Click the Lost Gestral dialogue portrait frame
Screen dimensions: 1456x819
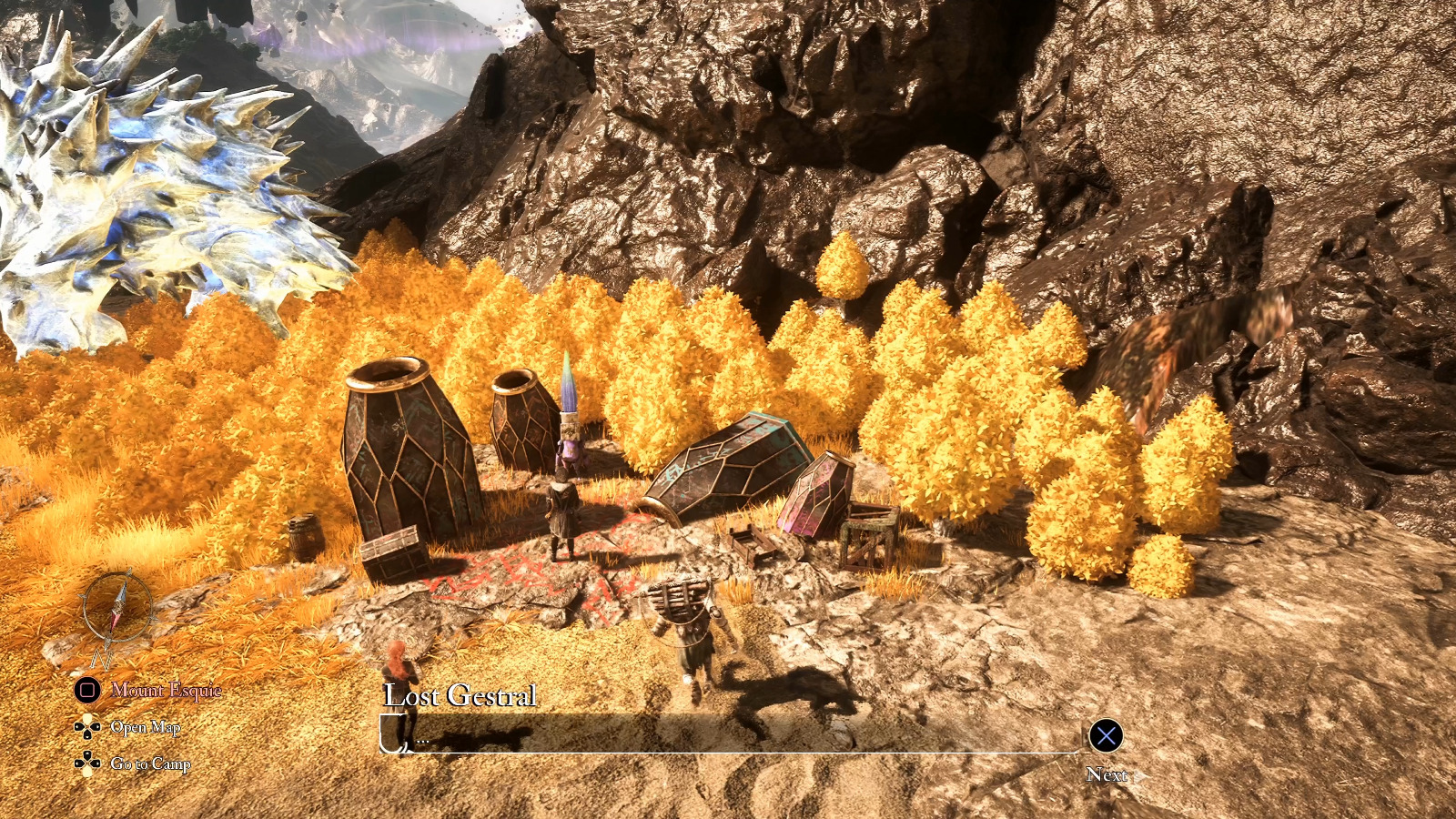[395, 733]
